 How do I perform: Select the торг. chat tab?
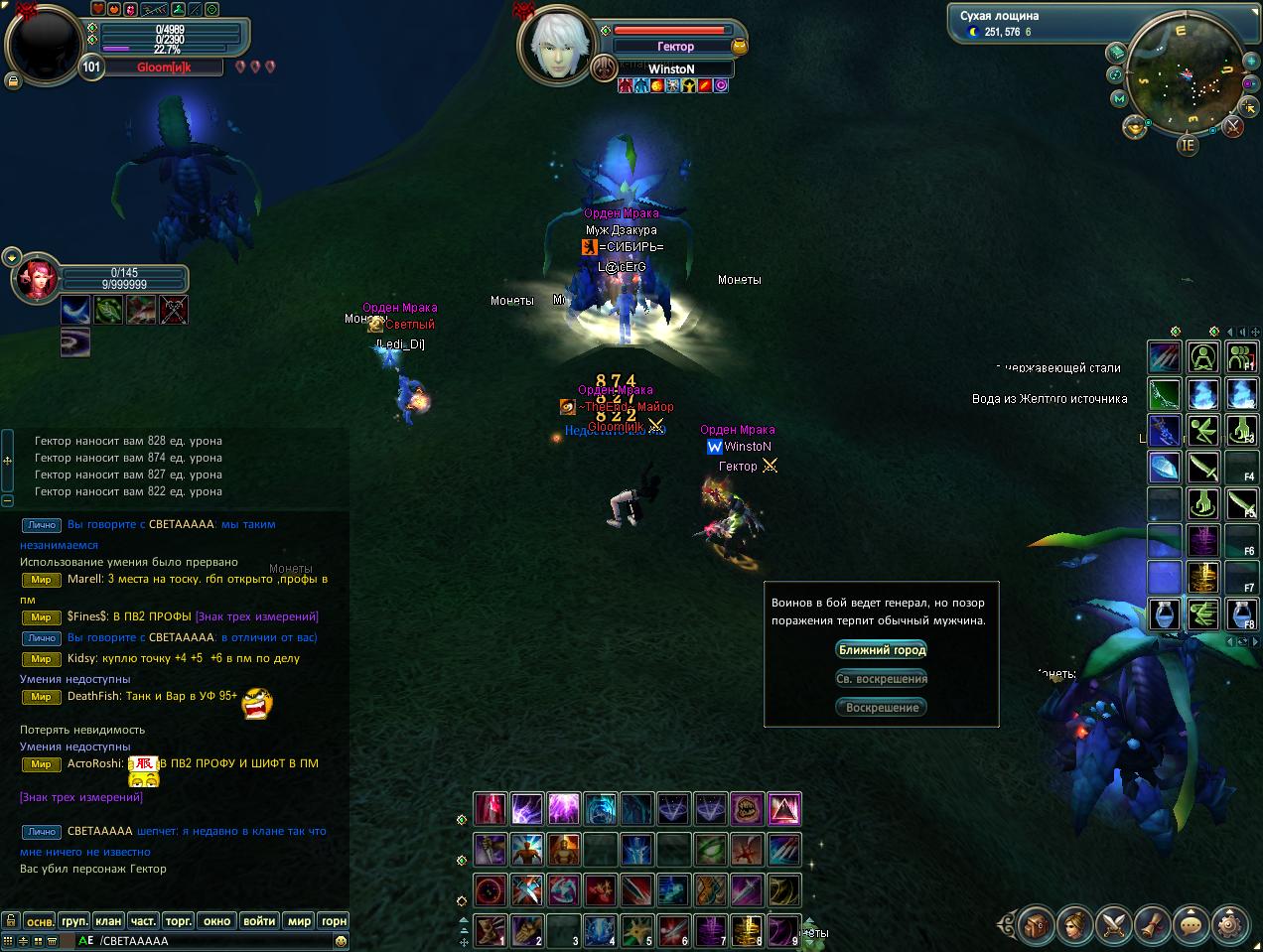[179, 920]
